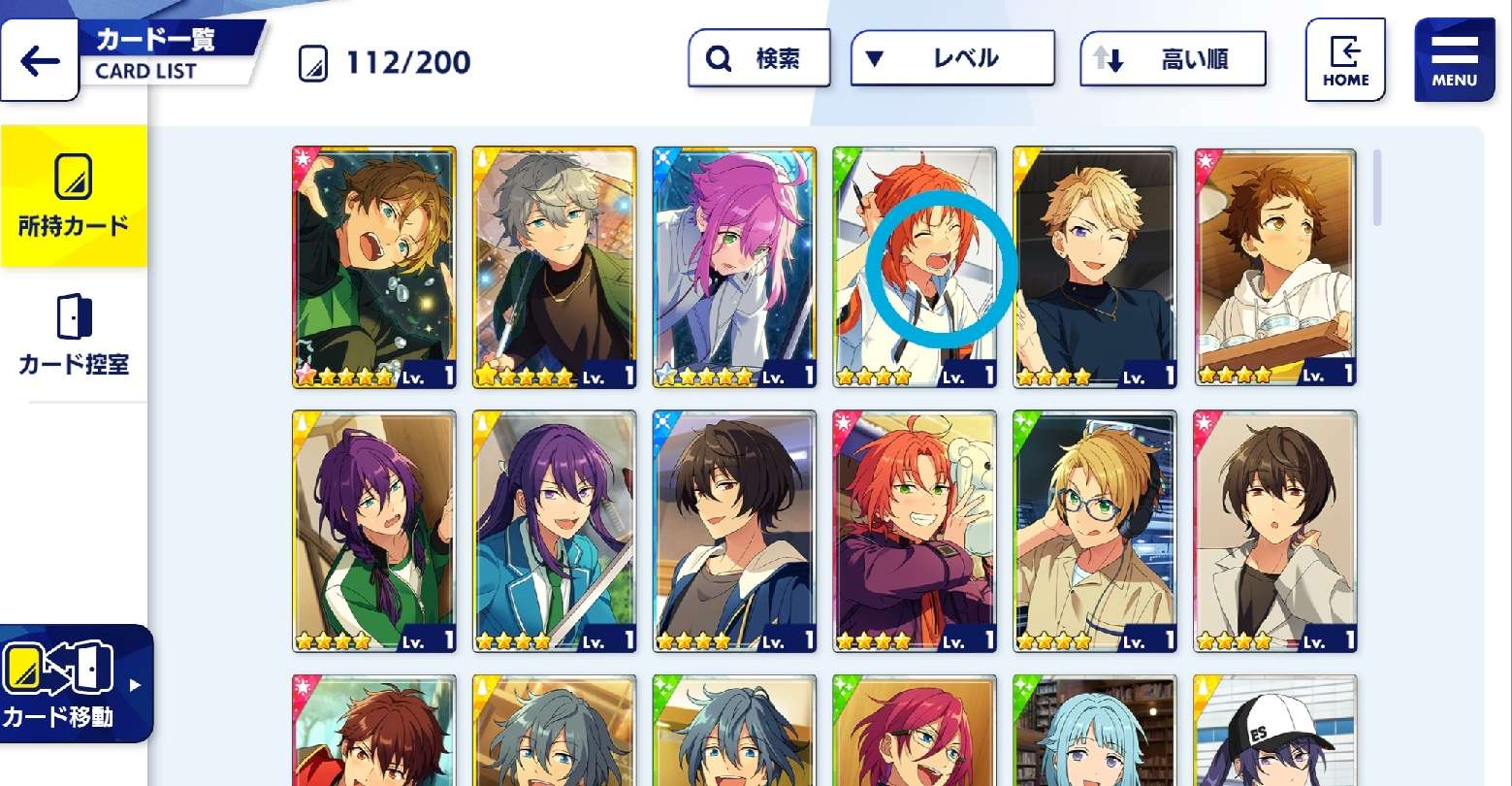This screenshot has width=1512, height=786.
Task: Select the five-star gray-haired green jacket card
Action: (x=554, y=267)
